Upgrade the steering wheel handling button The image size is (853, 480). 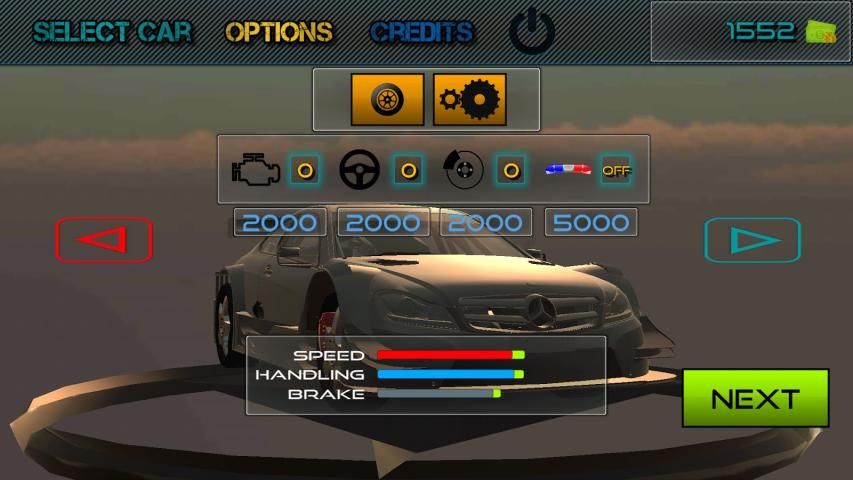[408, 170]
